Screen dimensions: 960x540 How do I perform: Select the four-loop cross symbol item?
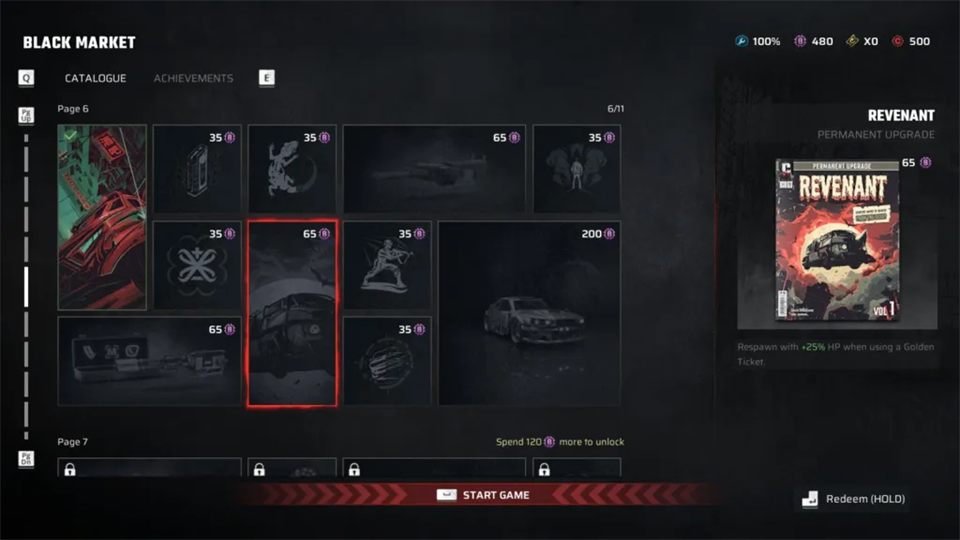(x=196, y=265)
